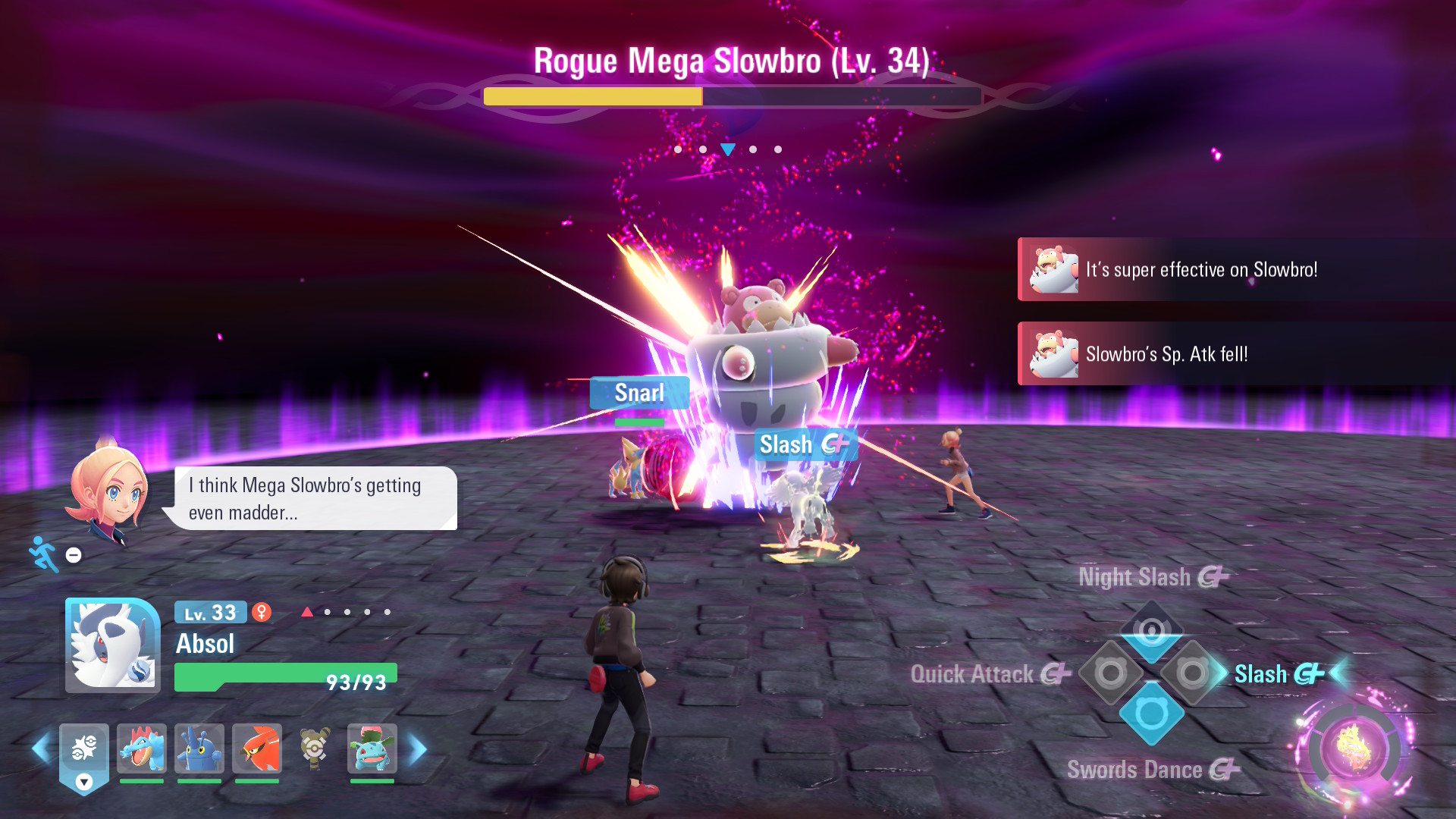Trigger the glowing Mega Evolution orb
1456x819 pixels.
1355,748
